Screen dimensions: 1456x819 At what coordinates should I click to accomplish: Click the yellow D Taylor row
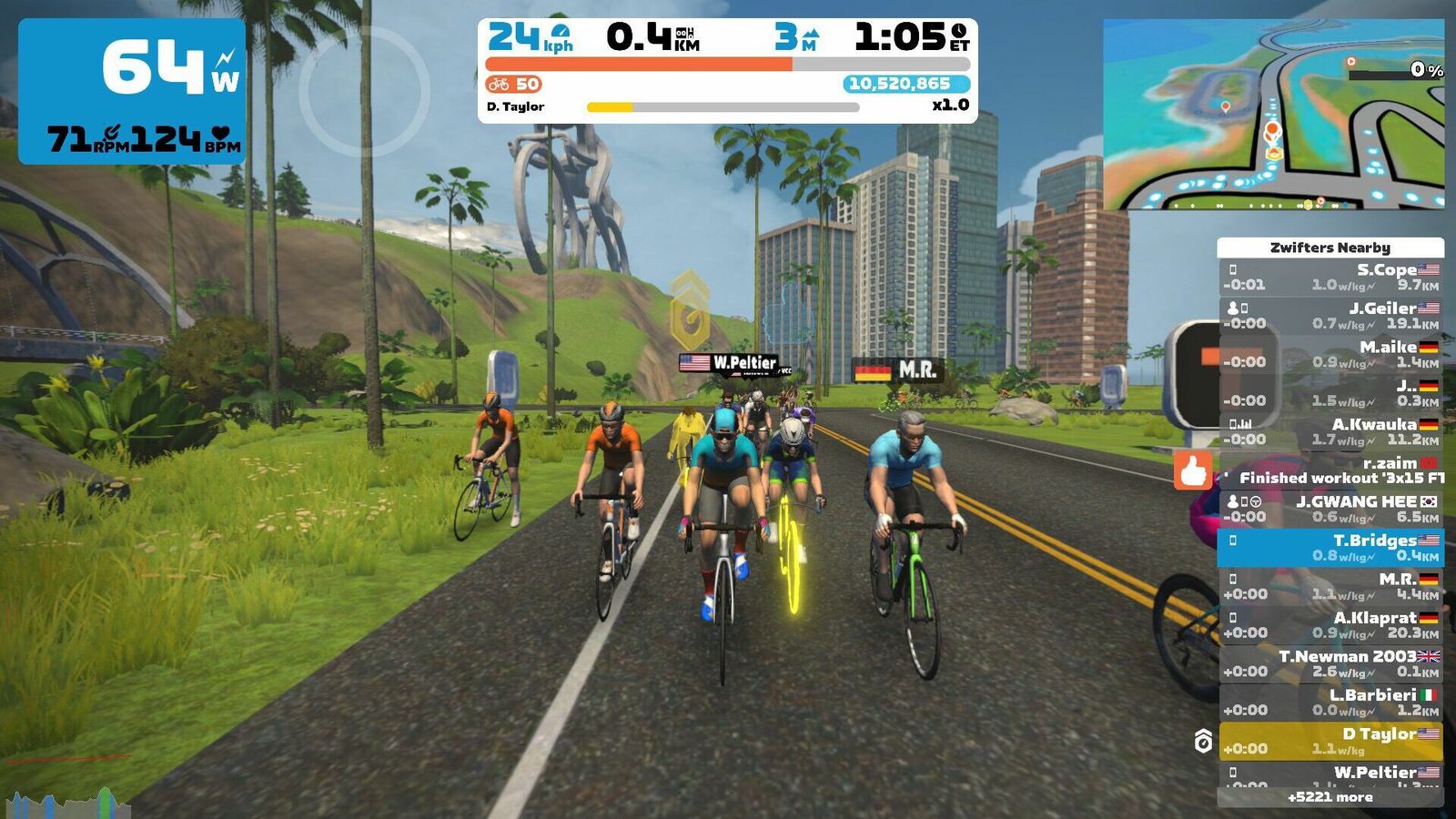1330,741
